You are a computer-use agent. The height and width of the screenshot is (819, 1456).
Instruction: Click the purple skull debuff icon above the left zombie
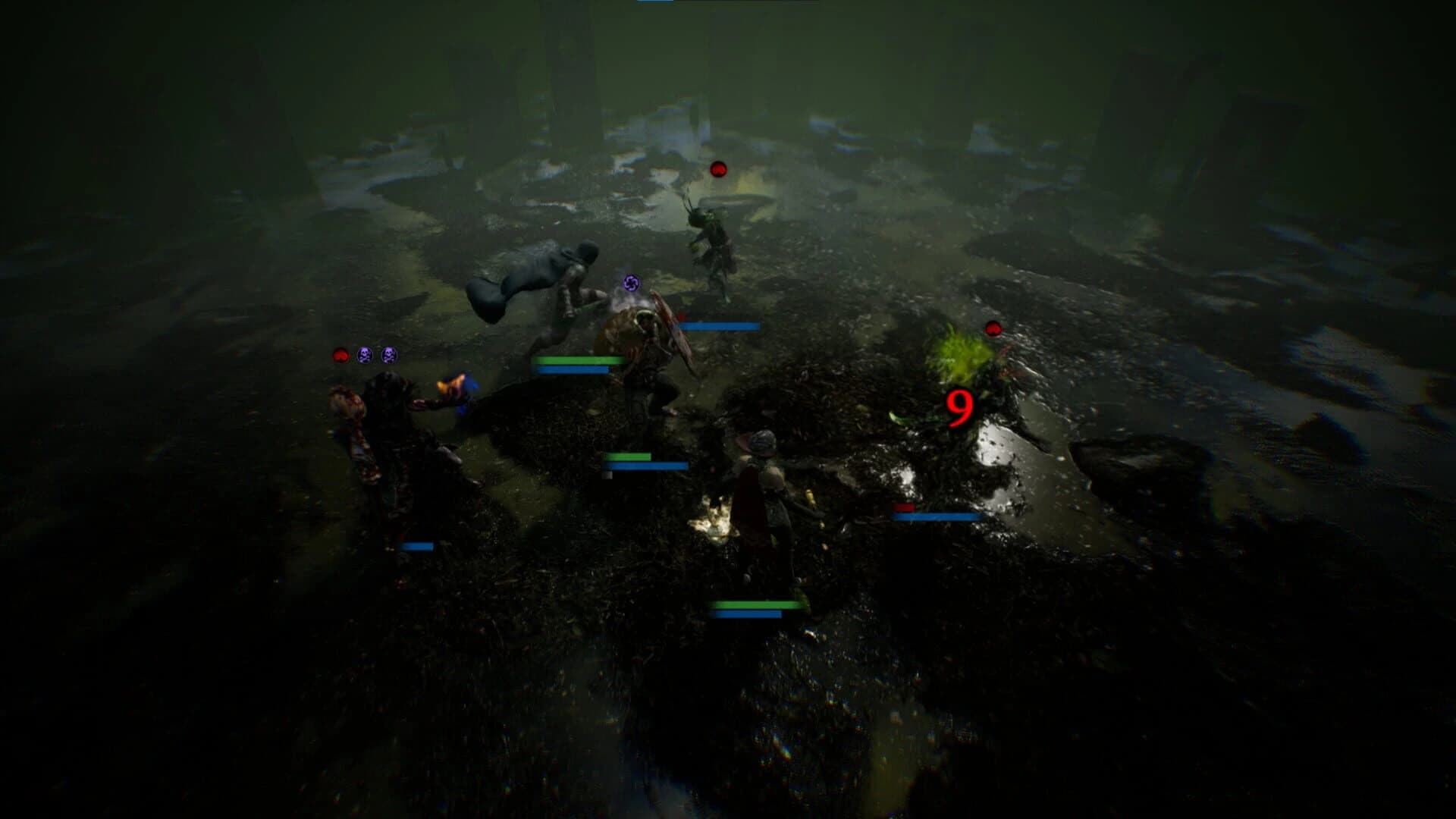(x=365, y=354)
